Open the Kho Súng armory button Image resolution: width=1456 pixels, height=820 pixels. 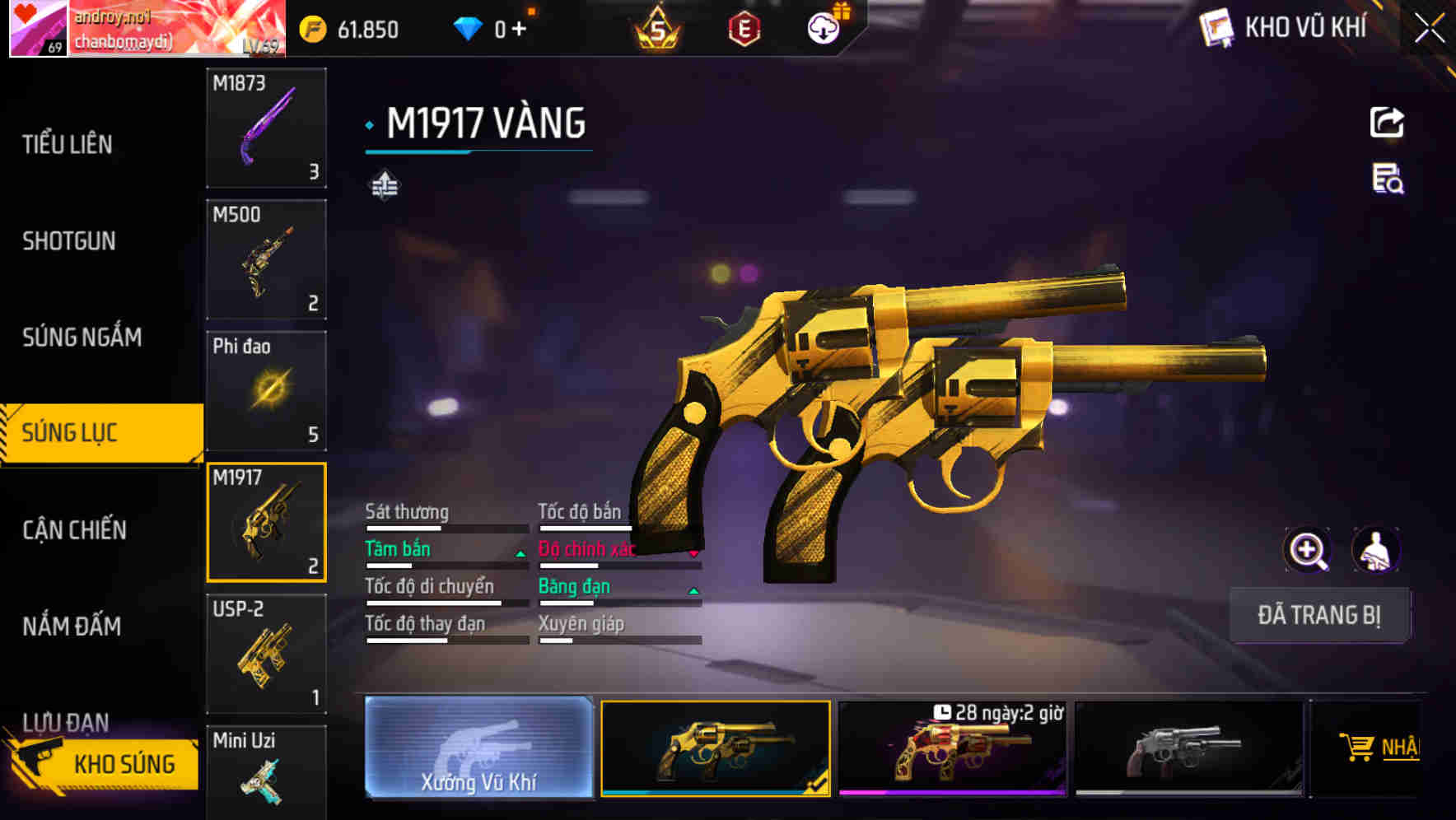tap(107, 763)
